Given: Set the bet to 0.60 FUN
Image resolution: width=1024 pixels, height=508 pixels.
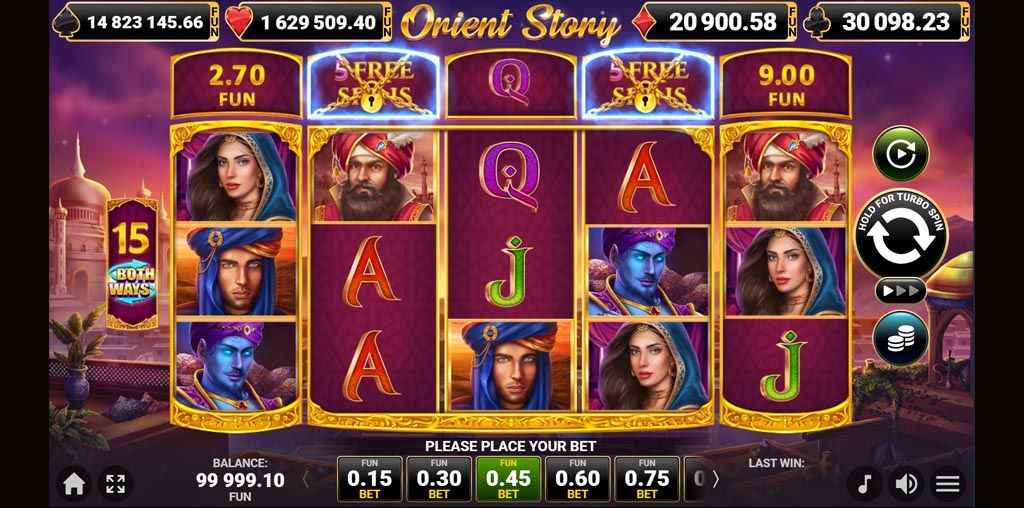Looking at the screenshot, I should [578, 479].
